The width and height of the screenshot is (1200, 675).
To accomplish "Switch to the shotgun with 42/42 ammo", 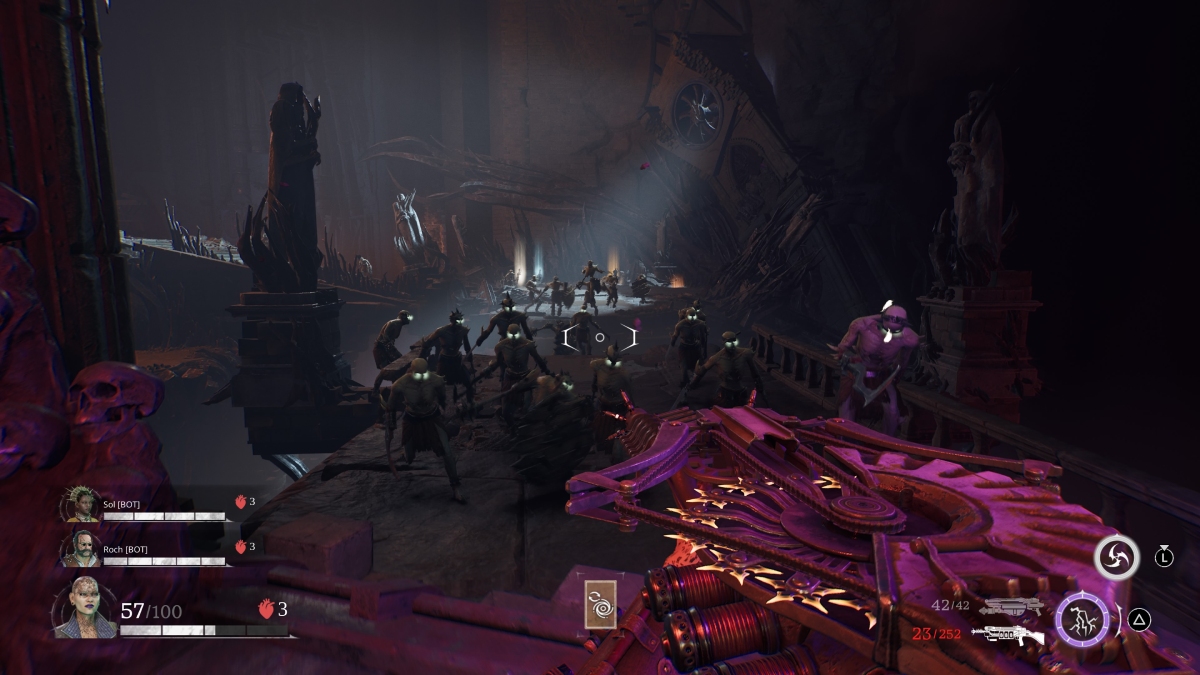I will [x=1011, y=606].
